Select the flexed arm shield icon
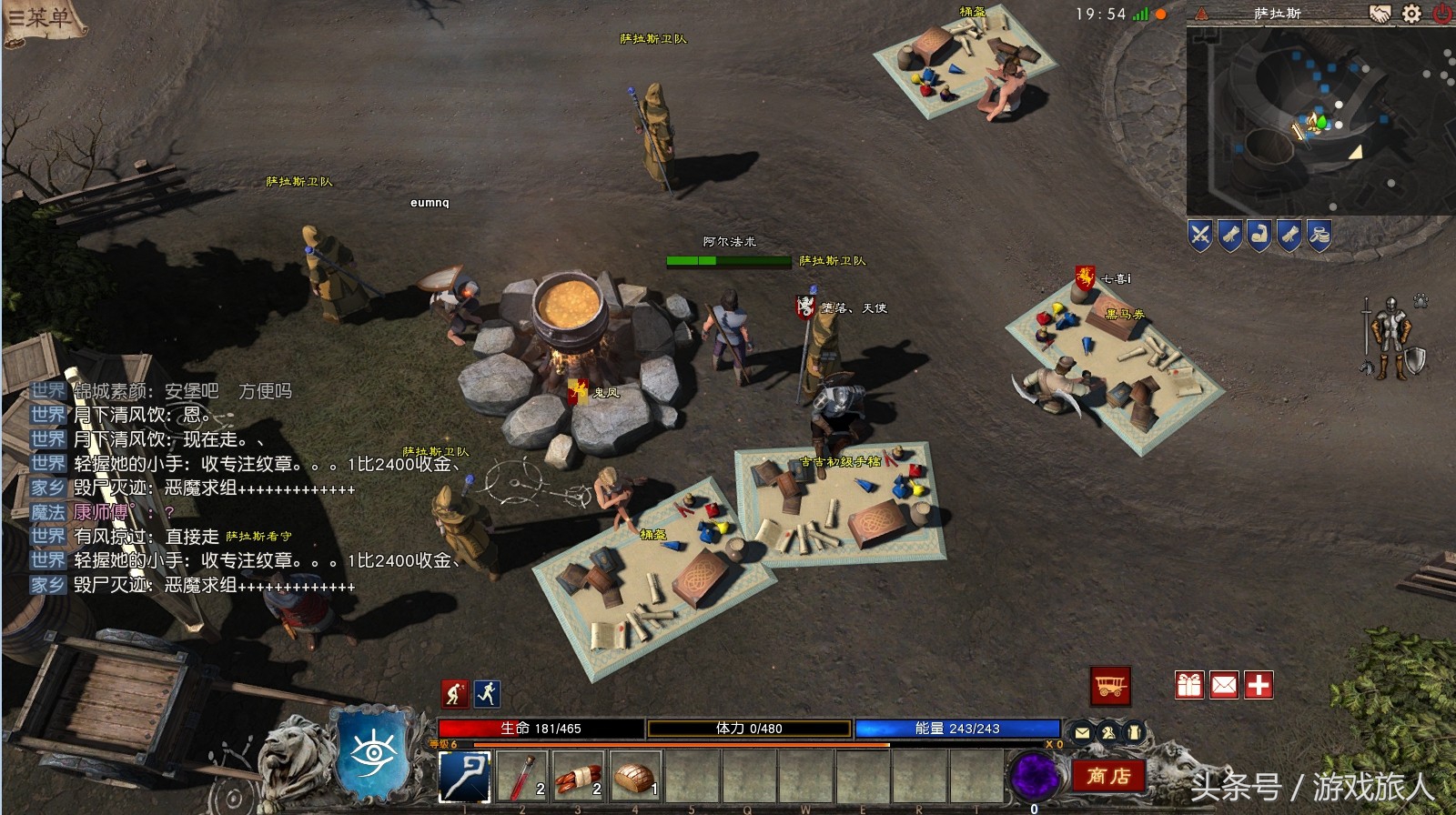Viewport: 1456px width, 815px height. [1259, 236]
